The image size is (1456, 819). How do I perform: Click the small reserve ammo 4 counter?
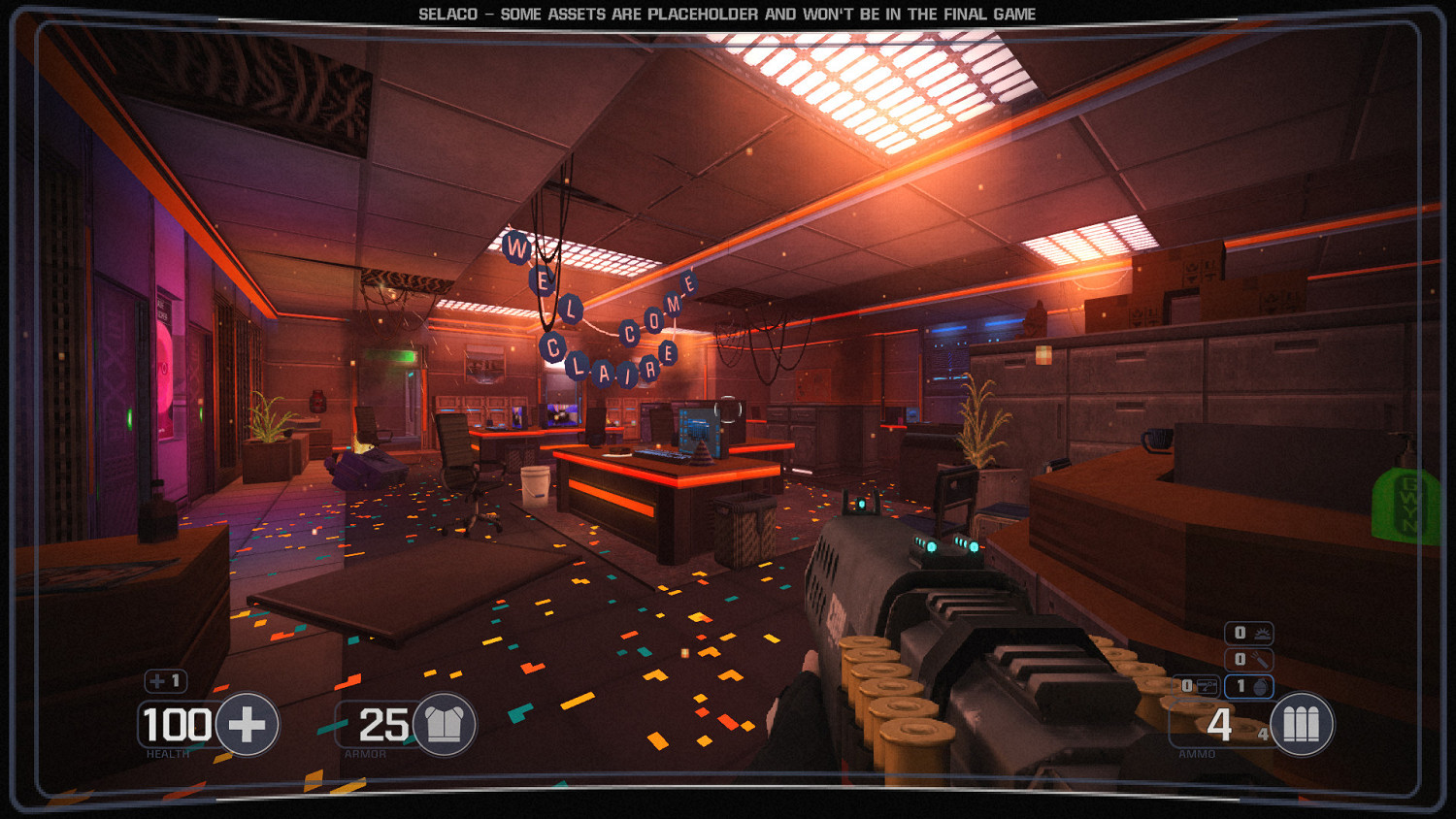click(x=1263, y=734)
